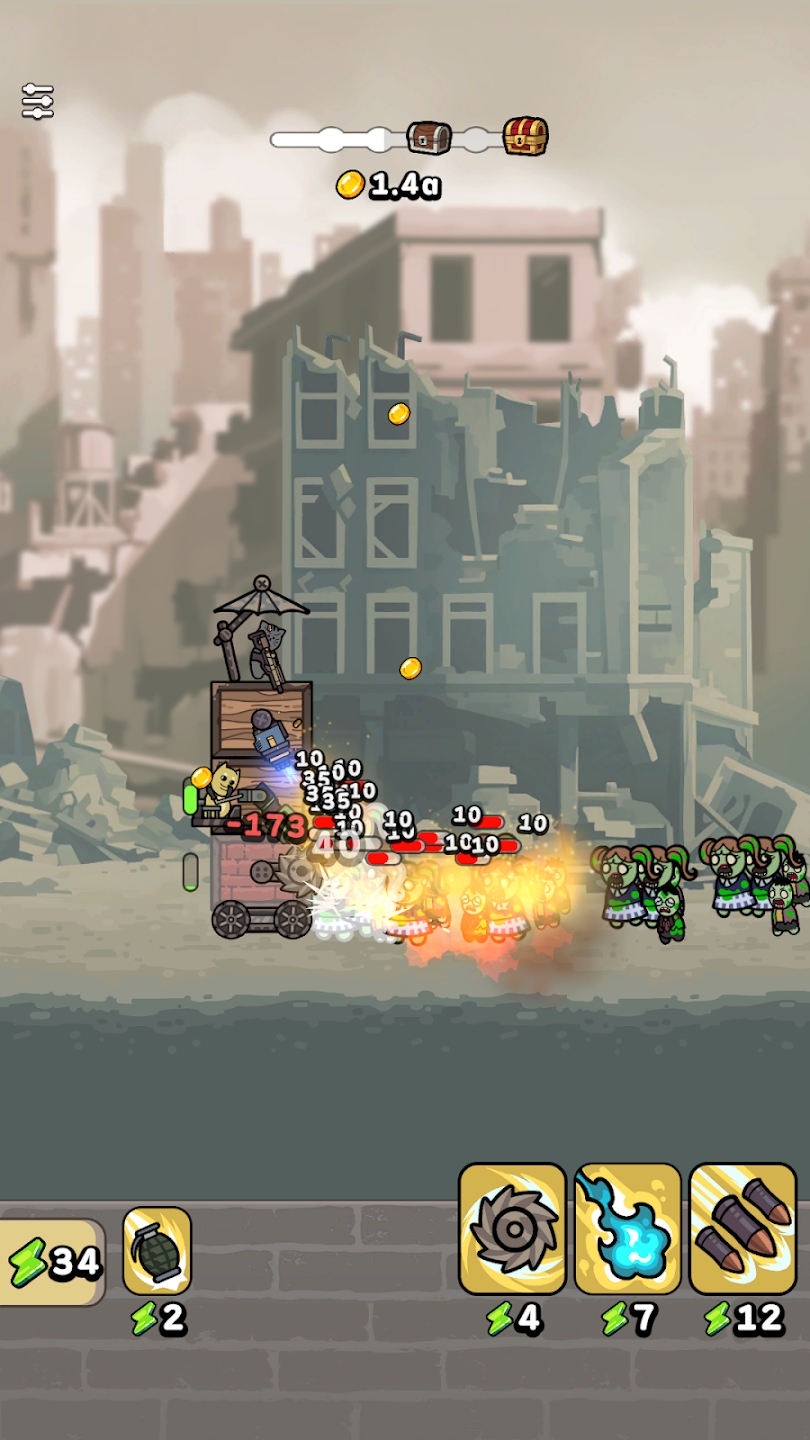Use the blue flame ability
The height and width of the screenshot is (1440, 810).
628,1229
